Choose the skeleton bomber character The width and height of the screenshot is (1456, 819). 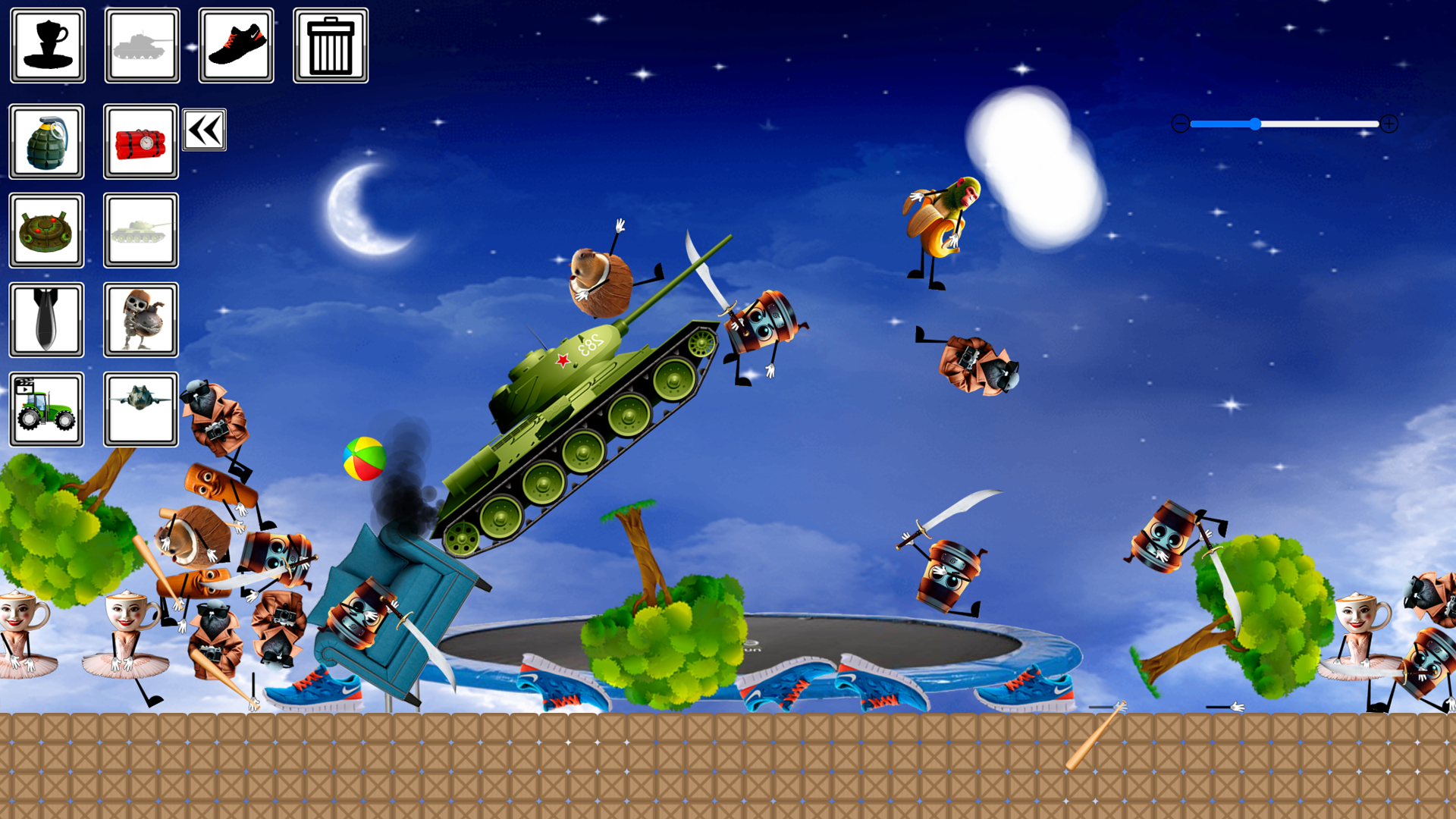click(x=141, y=319)
